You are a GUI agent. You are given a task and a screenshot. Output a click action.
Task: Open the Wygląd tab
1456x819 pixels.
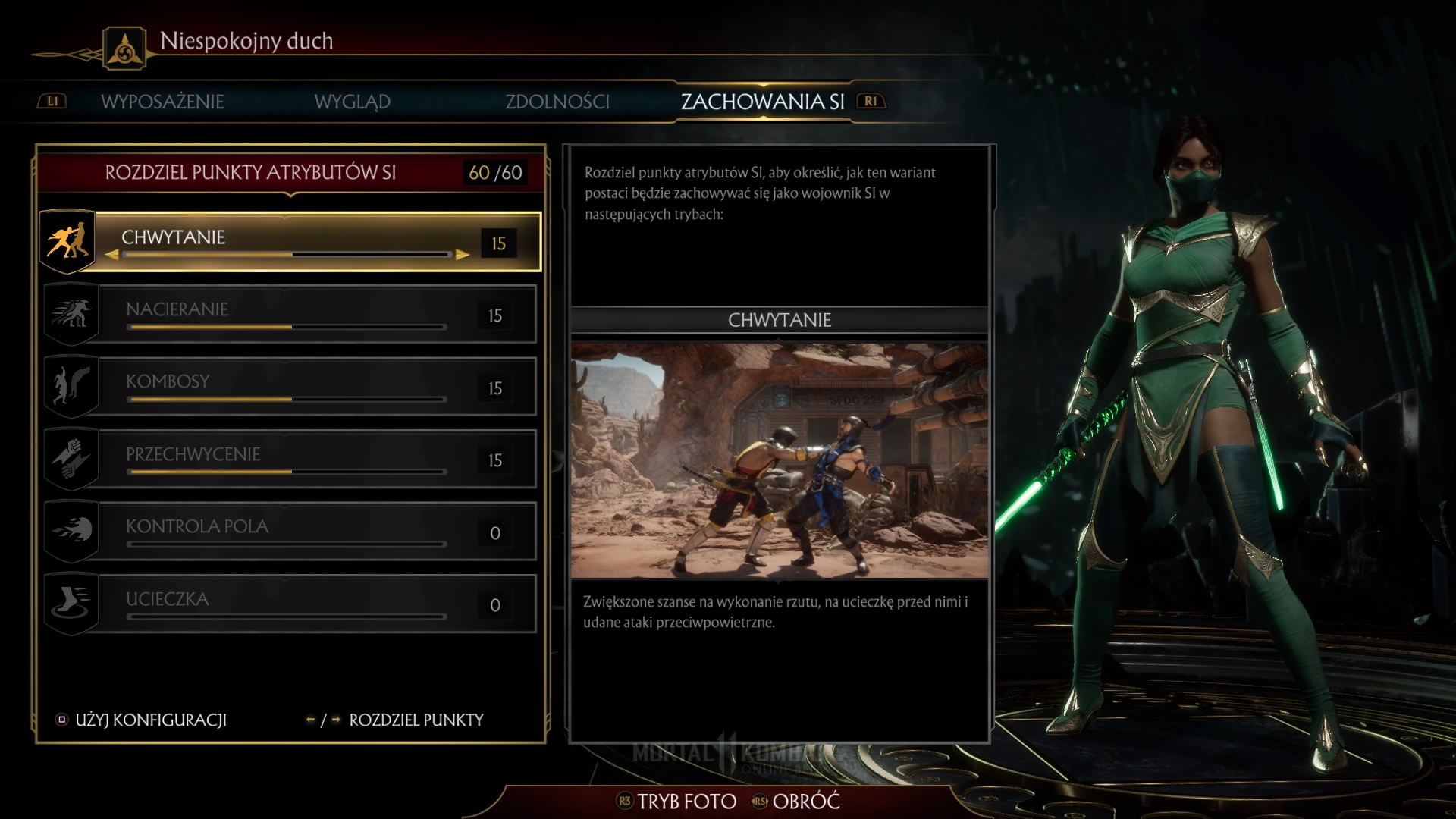pos(352,102)
